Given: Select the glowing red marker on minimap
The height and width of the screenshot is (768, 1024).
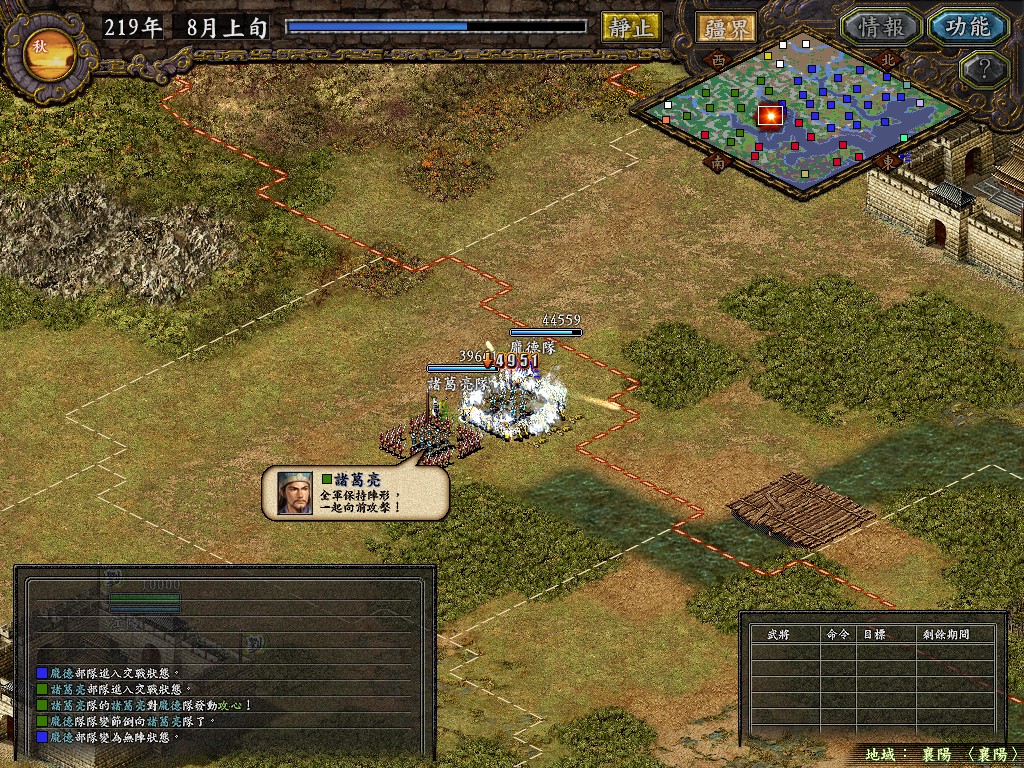Looking at the screenshot, I should click(x=770, y=116).
